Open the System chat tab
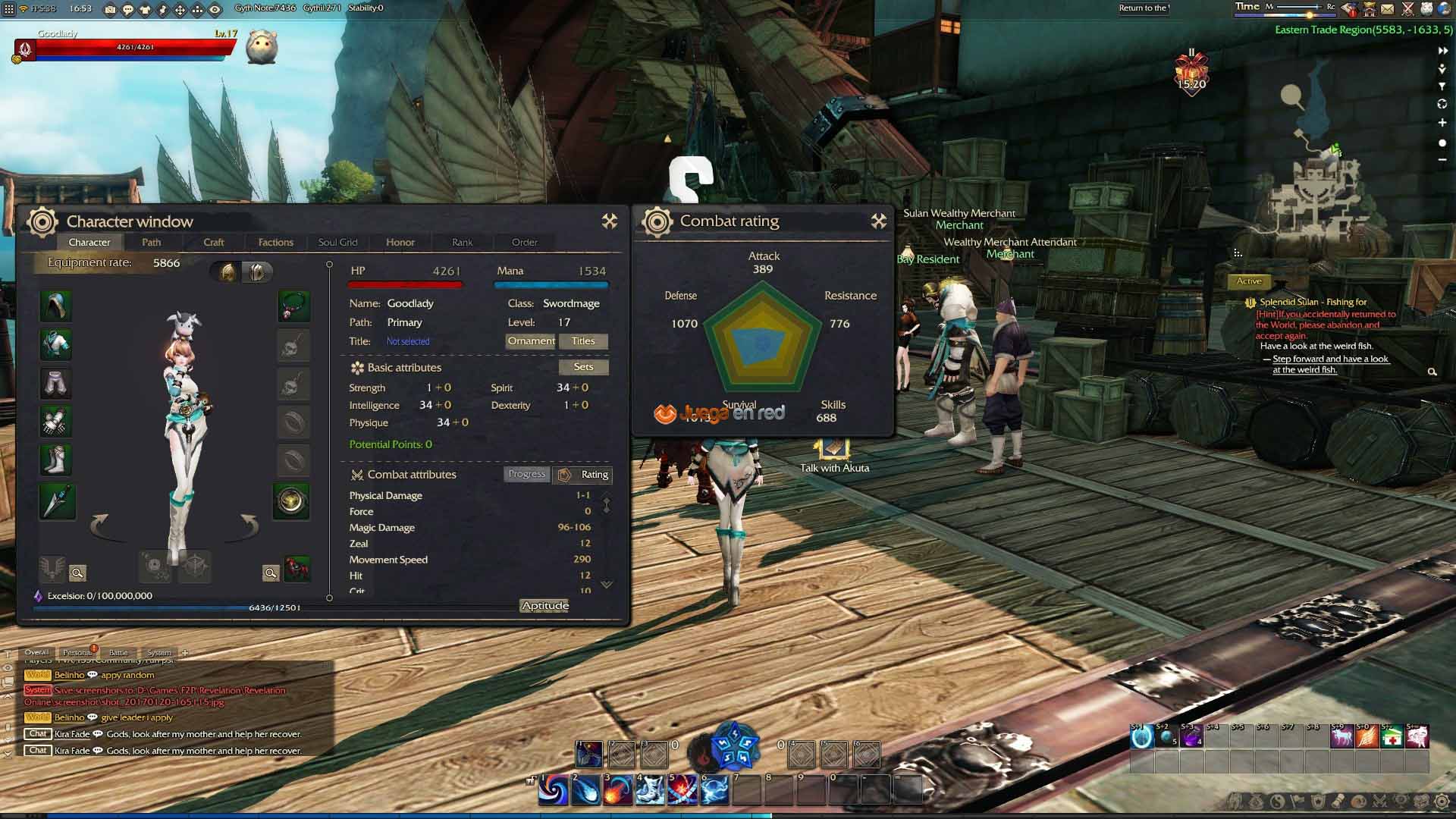The width and height of the screenshot is (1456, 819). (x=158, y=652)
